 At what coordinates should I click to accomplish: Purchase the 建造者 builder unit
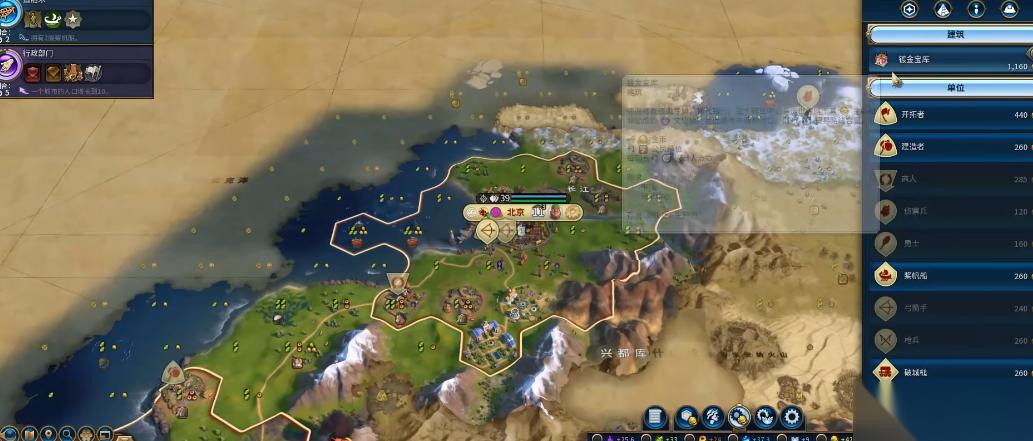point(950,147)
